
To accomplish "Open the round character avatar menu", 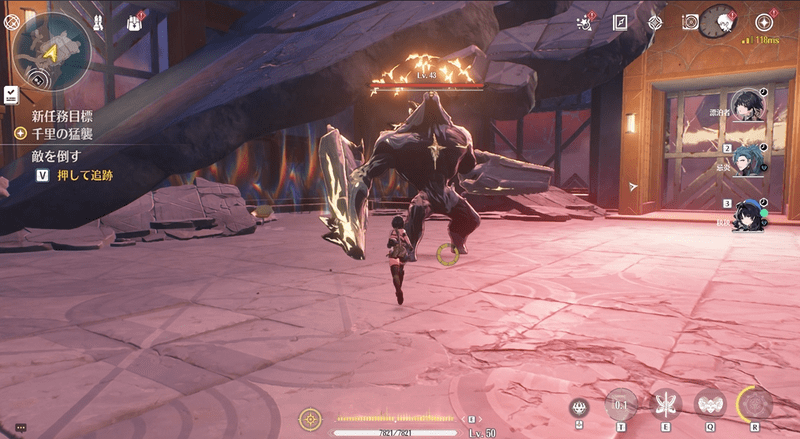I will (x=717, y=21).
